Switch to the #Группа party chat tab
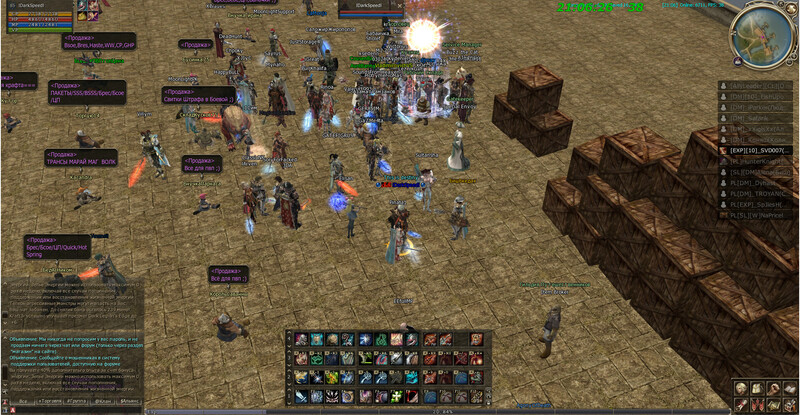Viewport: 800px width, 415px height. (x=77, y=400)
